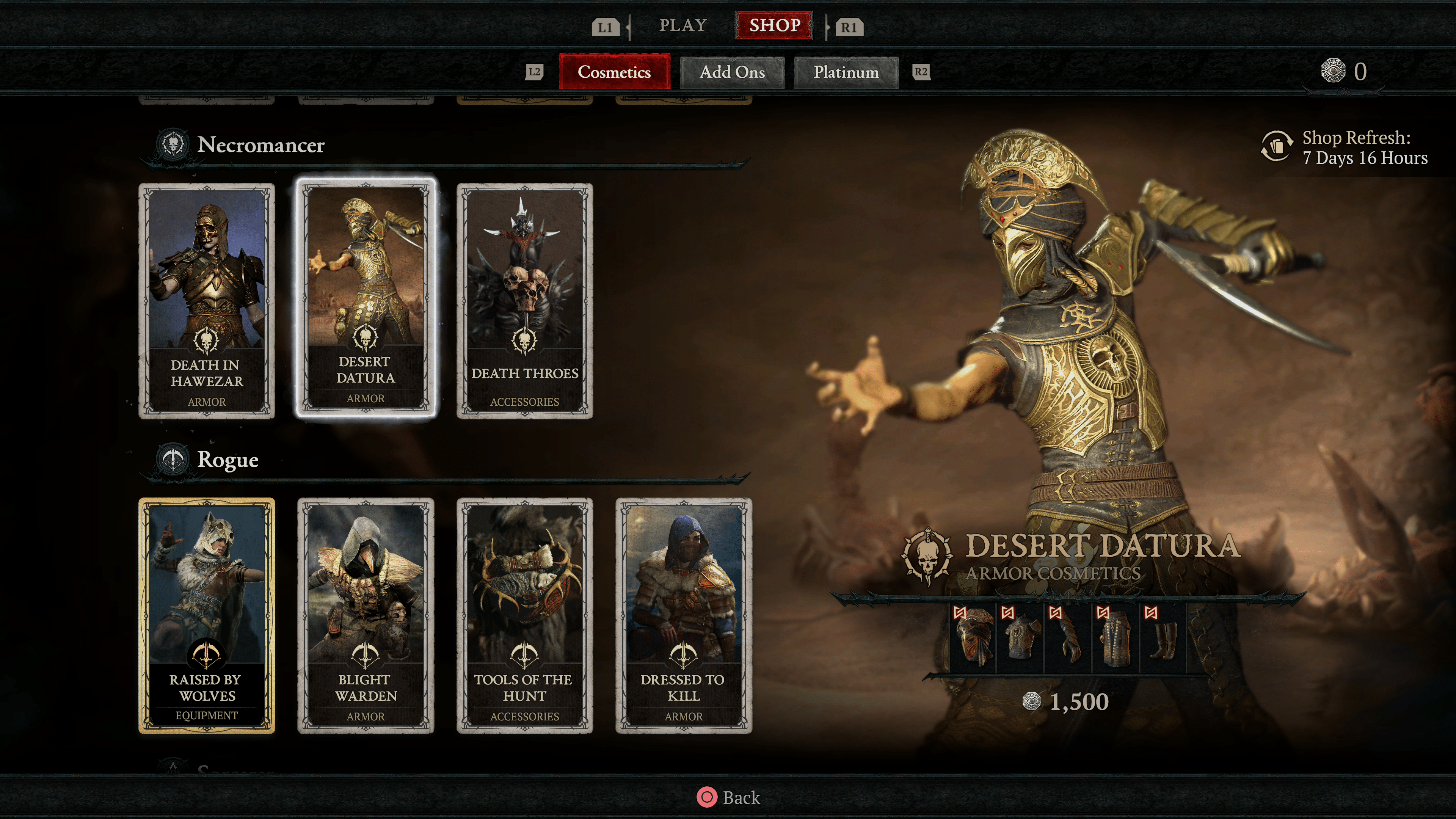Screen dimensions: 1456x819
Task: Open the Cosmetics shop category
Action: pos(614,72)
